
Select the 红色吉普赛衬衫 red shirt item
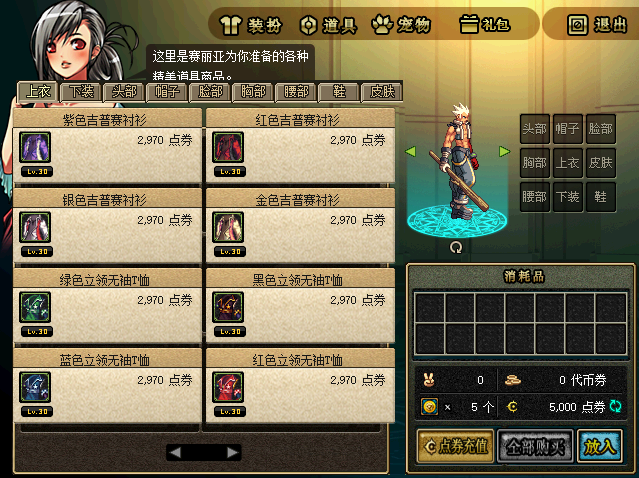[x=227, y=147]
